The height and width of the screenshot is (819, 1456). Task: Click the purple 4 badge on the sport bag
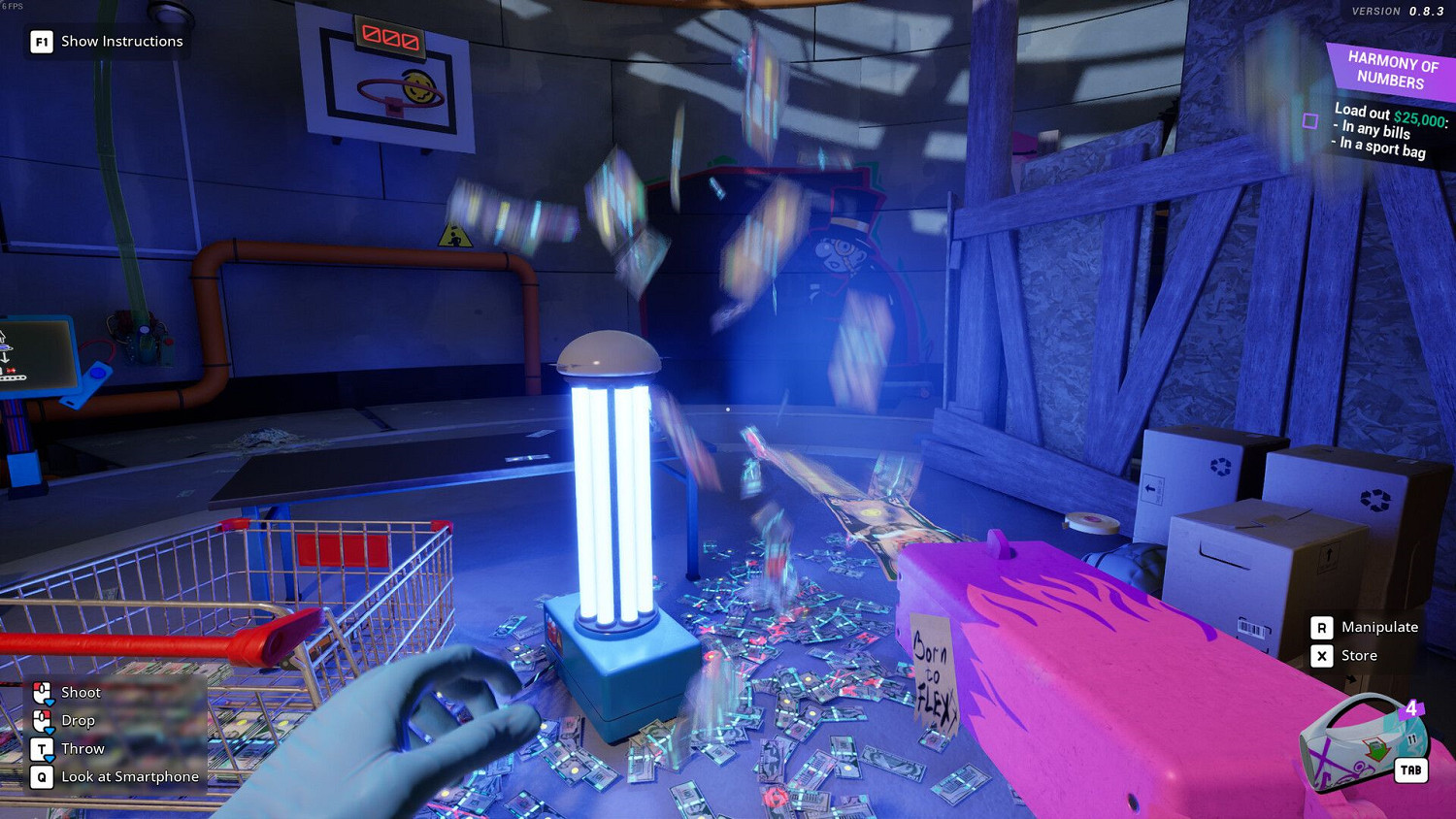point(1409,709)
